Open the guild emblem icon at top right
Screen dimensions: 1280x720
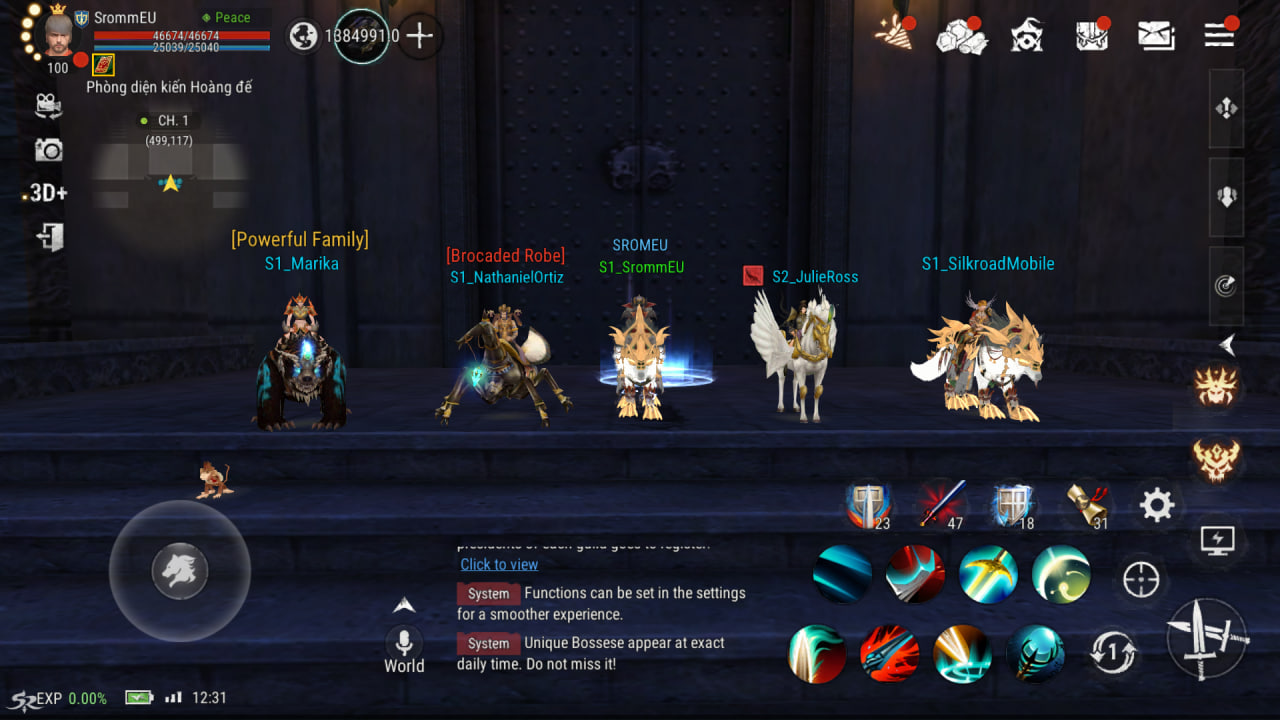click(x=1026, y=33)
